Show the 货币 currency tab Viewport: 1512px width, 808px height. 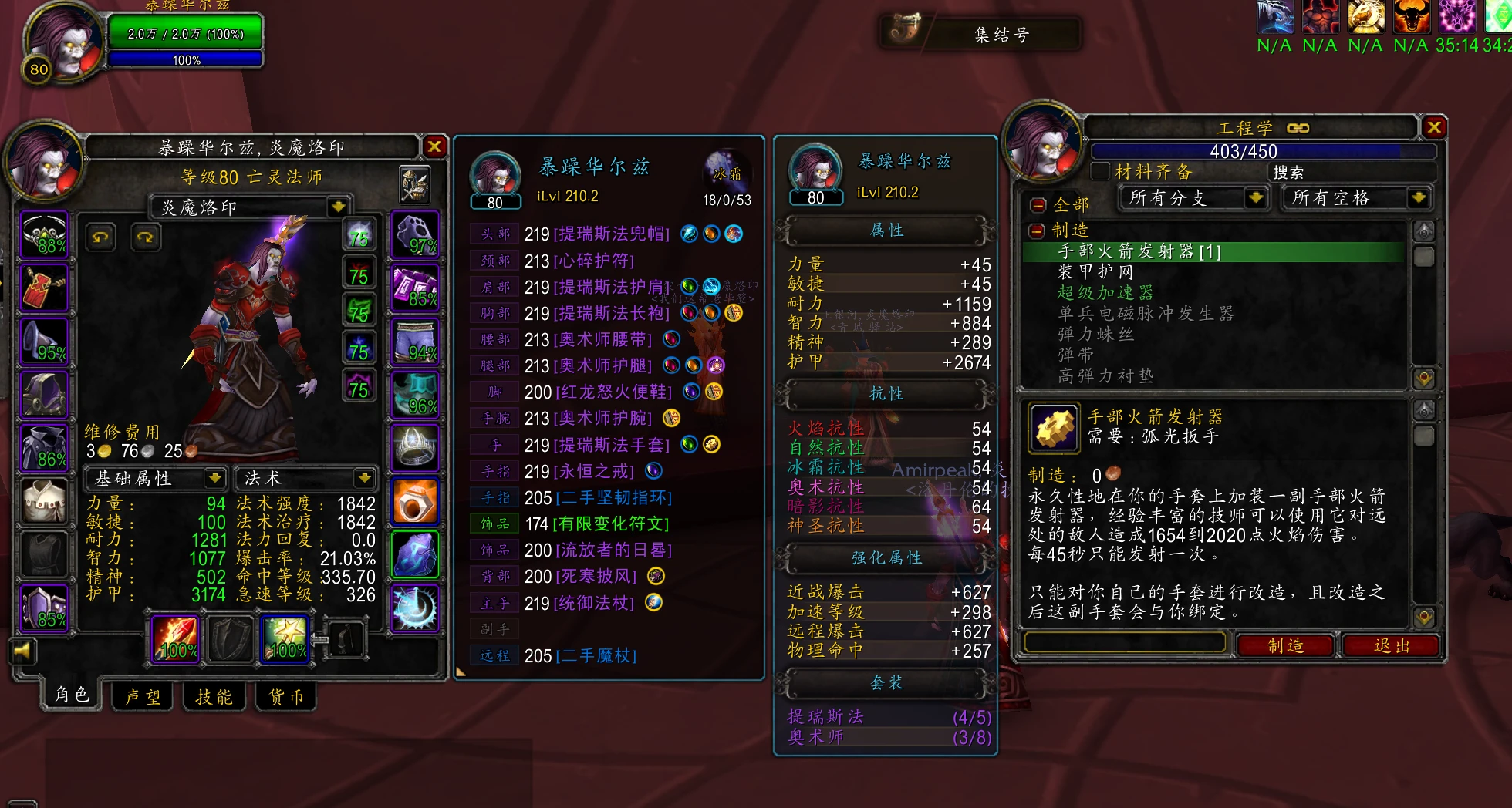[285, 697]
